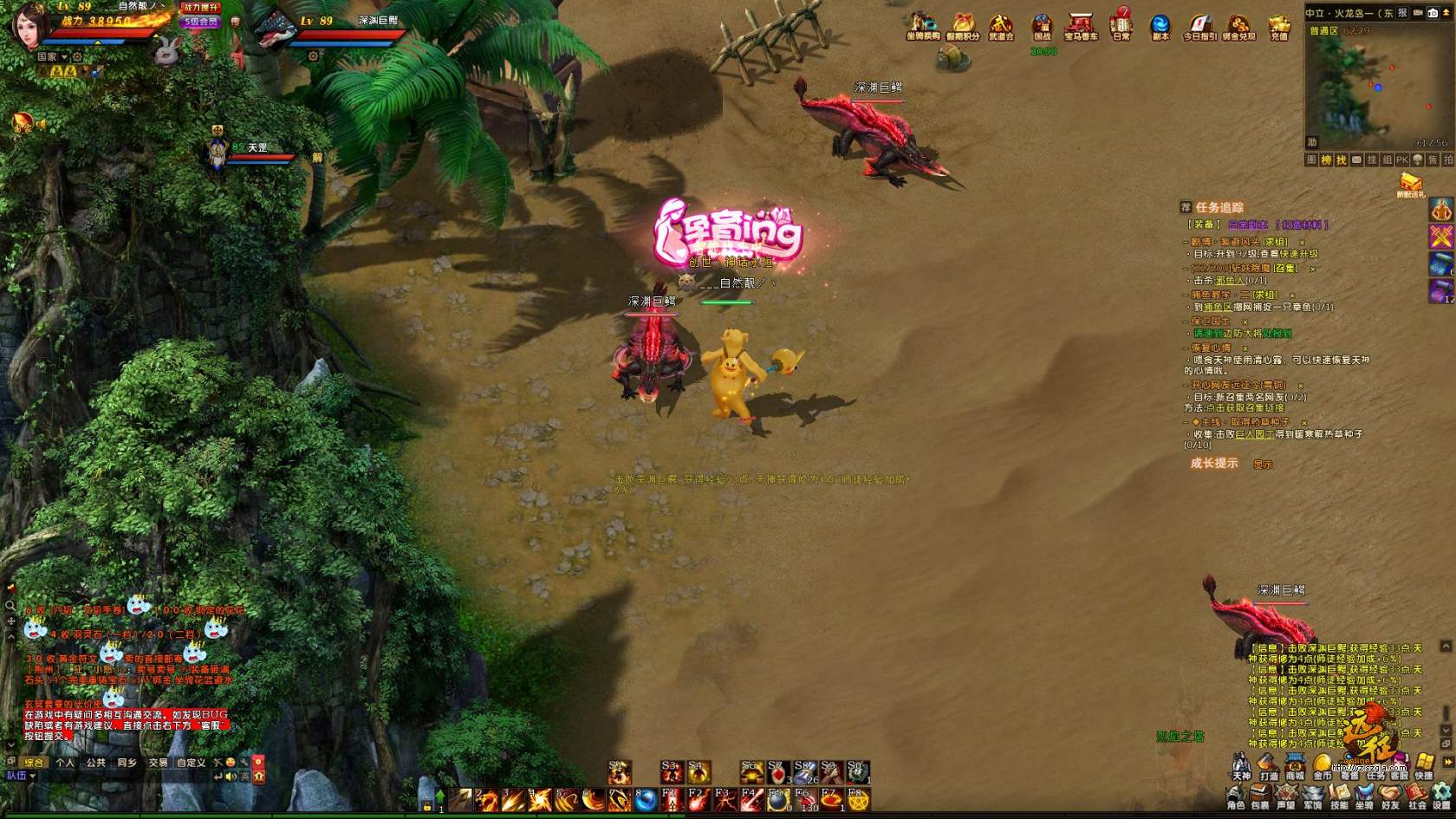The image size is (1456, 819).
Task: Open the 包裹 inventory bag
Action: [x=1261, y=796]
